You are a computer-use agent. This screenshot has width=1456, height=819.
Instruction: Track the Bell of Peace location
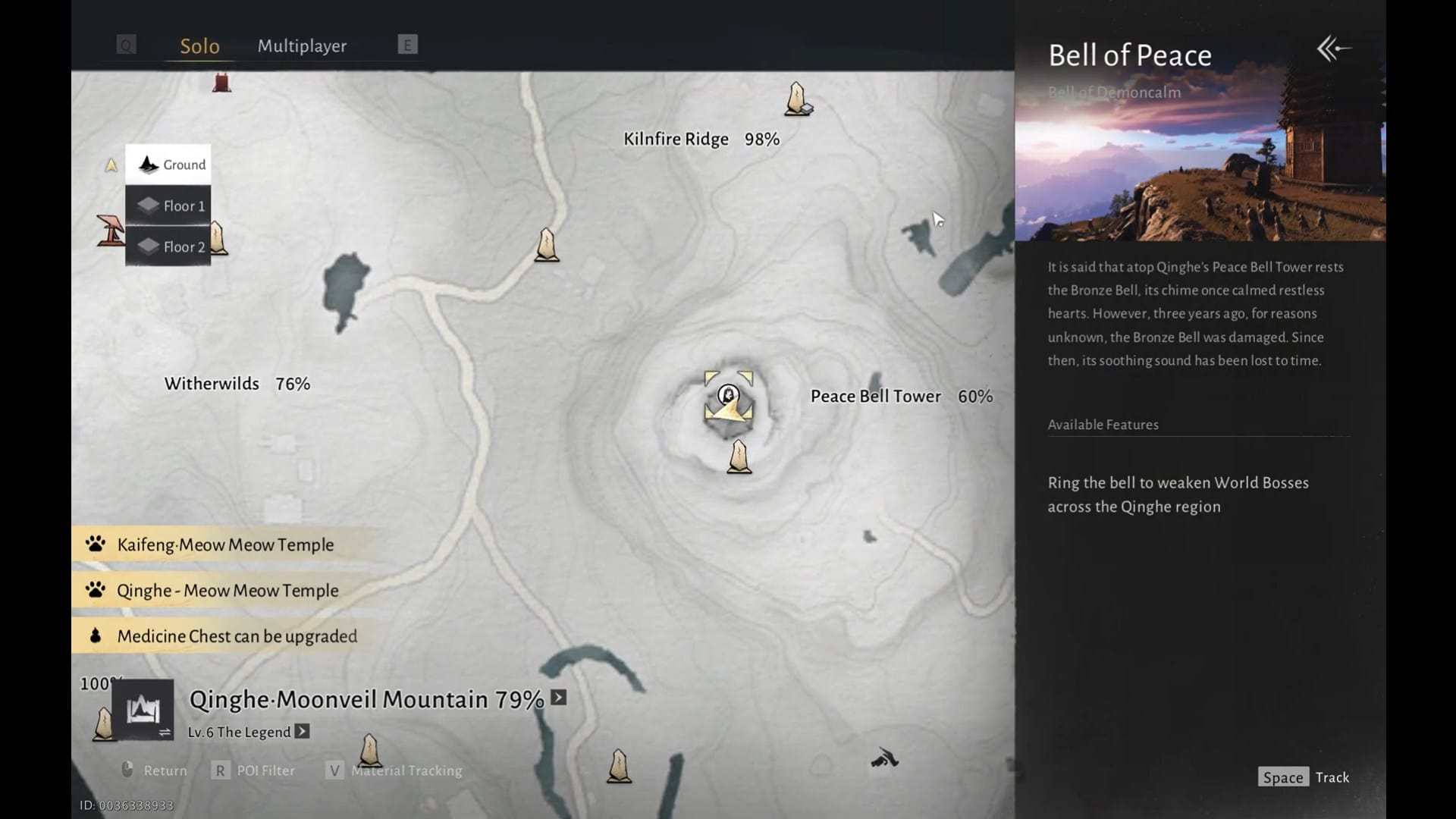pos(1304,777)
